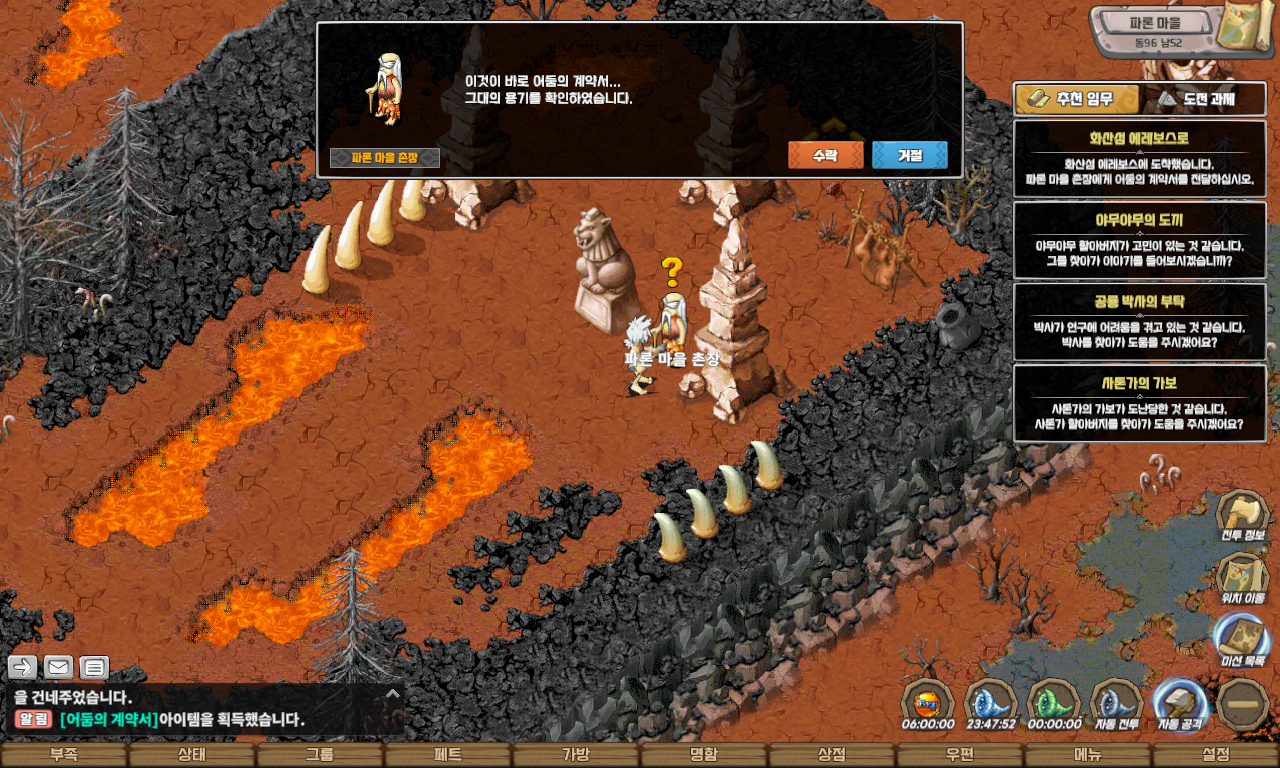This screenshot has width=1280, height=768.
Task: Expand the chat log with the up arrow
Action: point(392,693)
